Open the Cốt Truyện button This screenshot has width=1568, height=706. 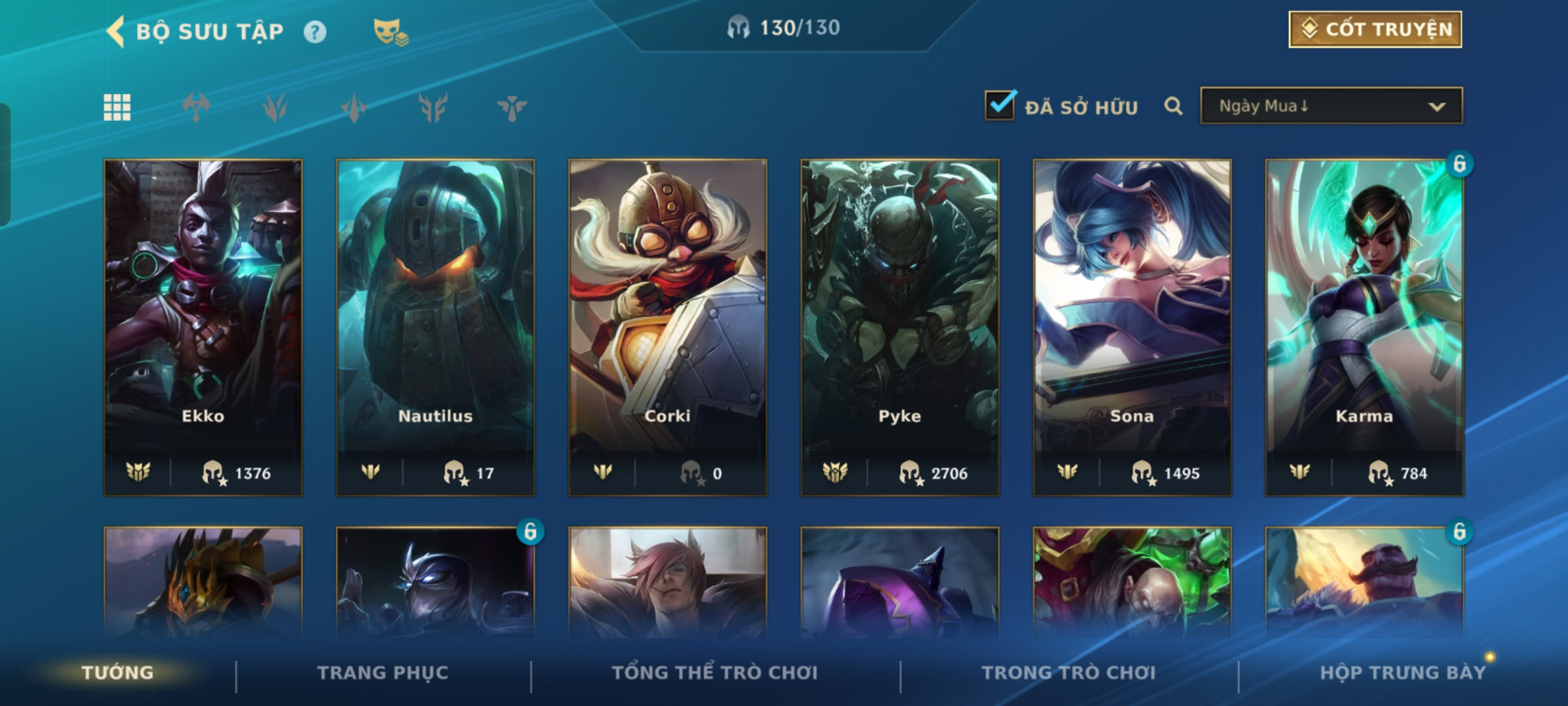[x=1375, y=29]
